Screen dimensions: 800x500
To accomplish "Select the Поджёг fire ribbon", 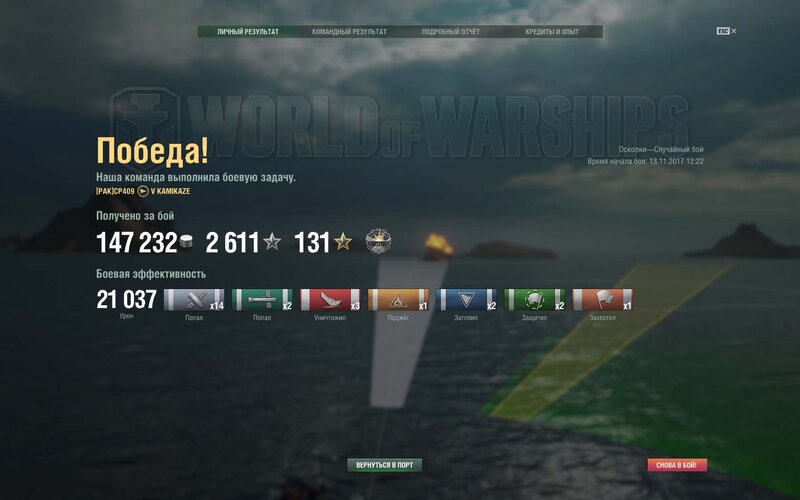I will [x=398, y=300].
